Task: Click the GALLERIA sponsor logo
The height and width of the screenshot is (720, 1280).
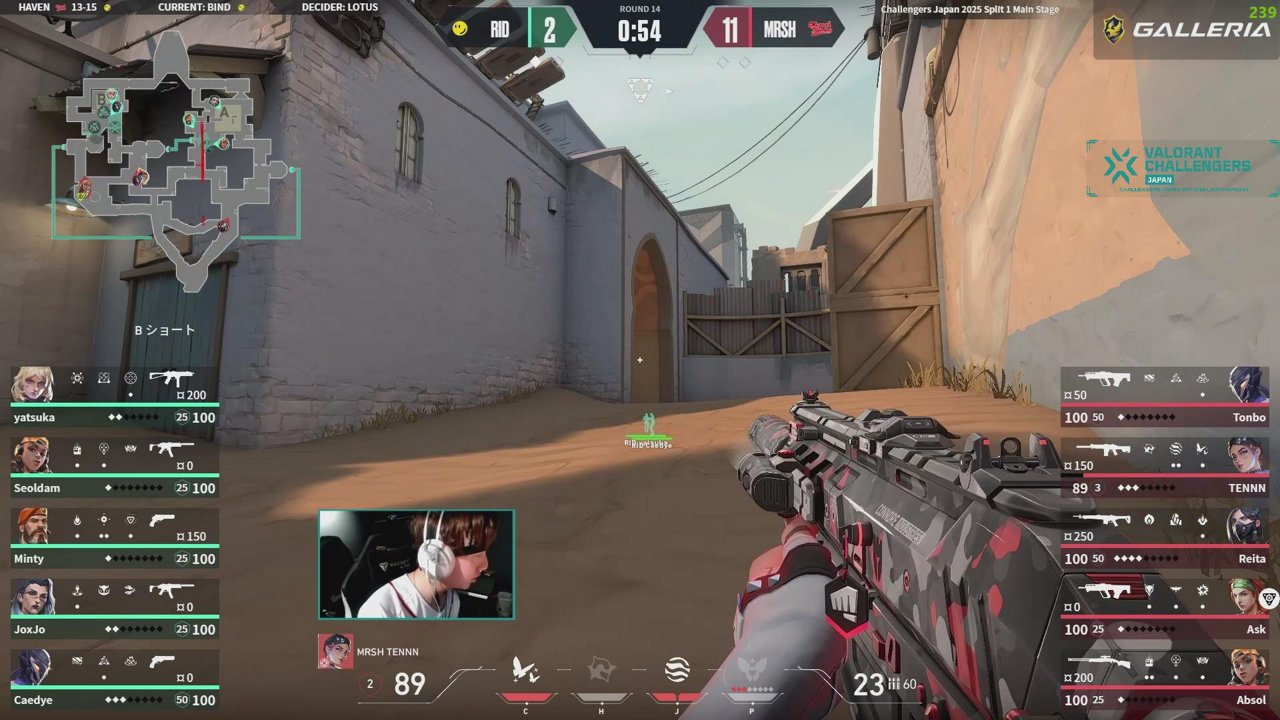Action: pos(1186,29)
